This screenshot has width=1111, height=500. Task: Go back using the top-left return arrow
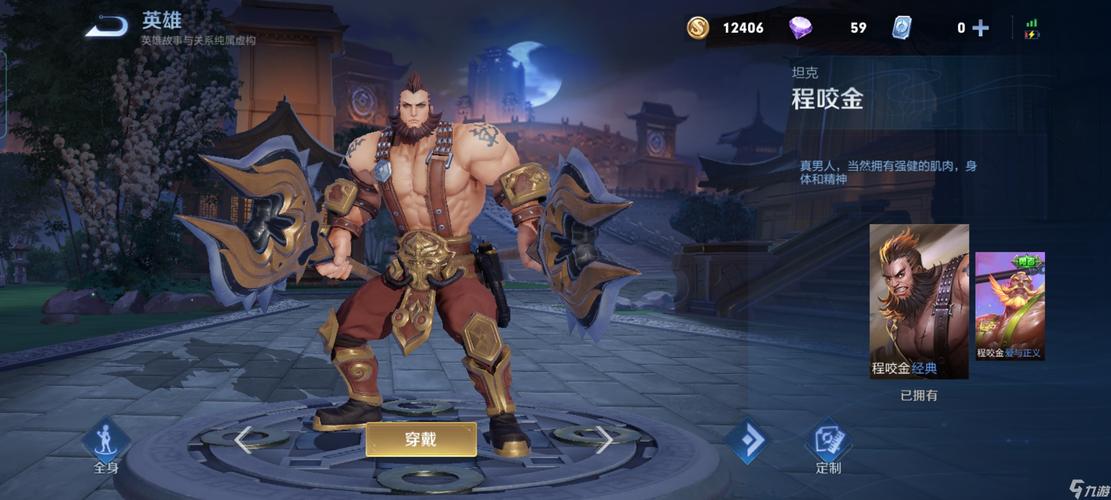[x=105, y=27]
